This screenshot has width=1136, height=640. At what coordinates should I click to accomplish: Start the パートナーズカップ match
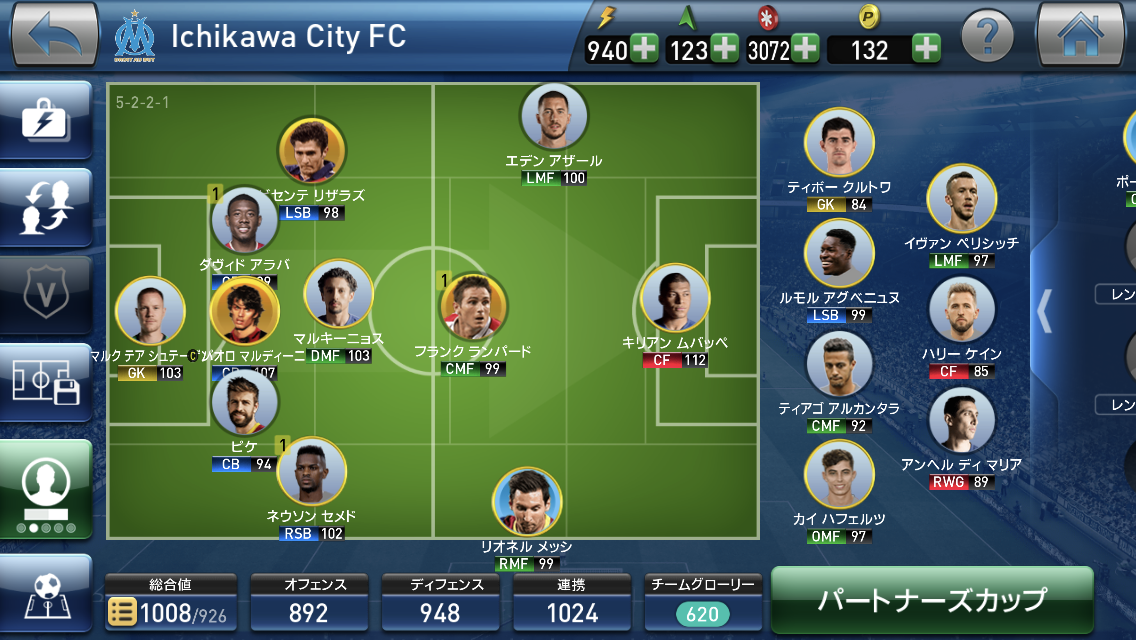(x=931, y=599)
